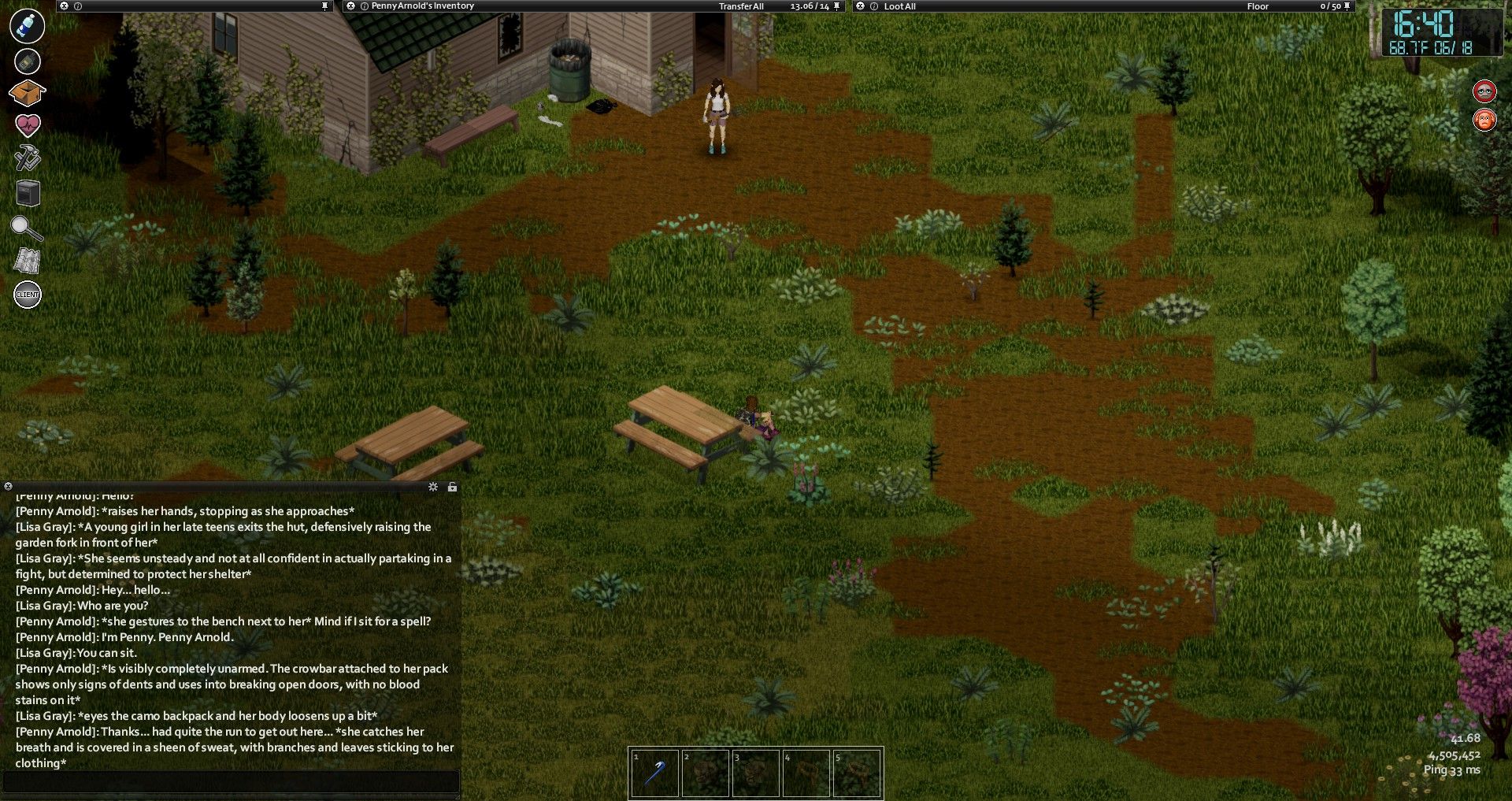This screenshot has height=801, width=1512.
Task: Open the heart health panel
Action: 27,124
